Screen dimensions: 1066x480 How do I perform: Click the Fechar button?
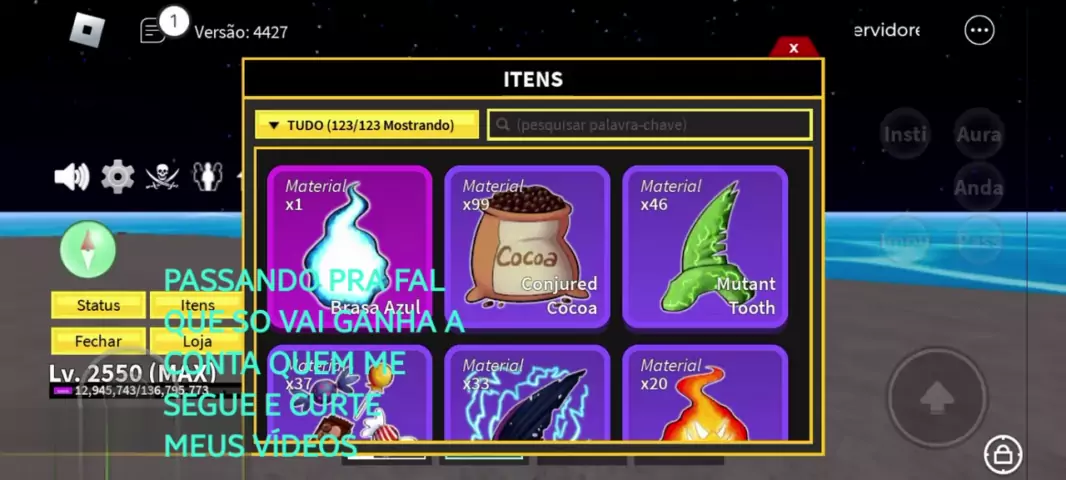click(98, 341)
